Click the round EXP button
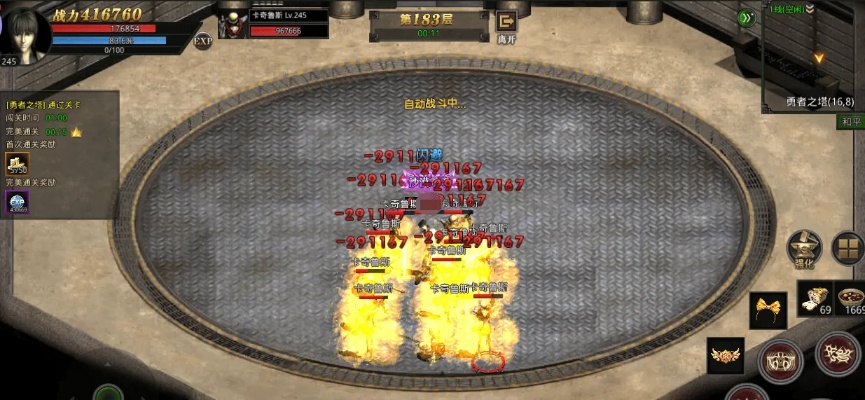This screenshot has height=400, width=865. (203, 41)
